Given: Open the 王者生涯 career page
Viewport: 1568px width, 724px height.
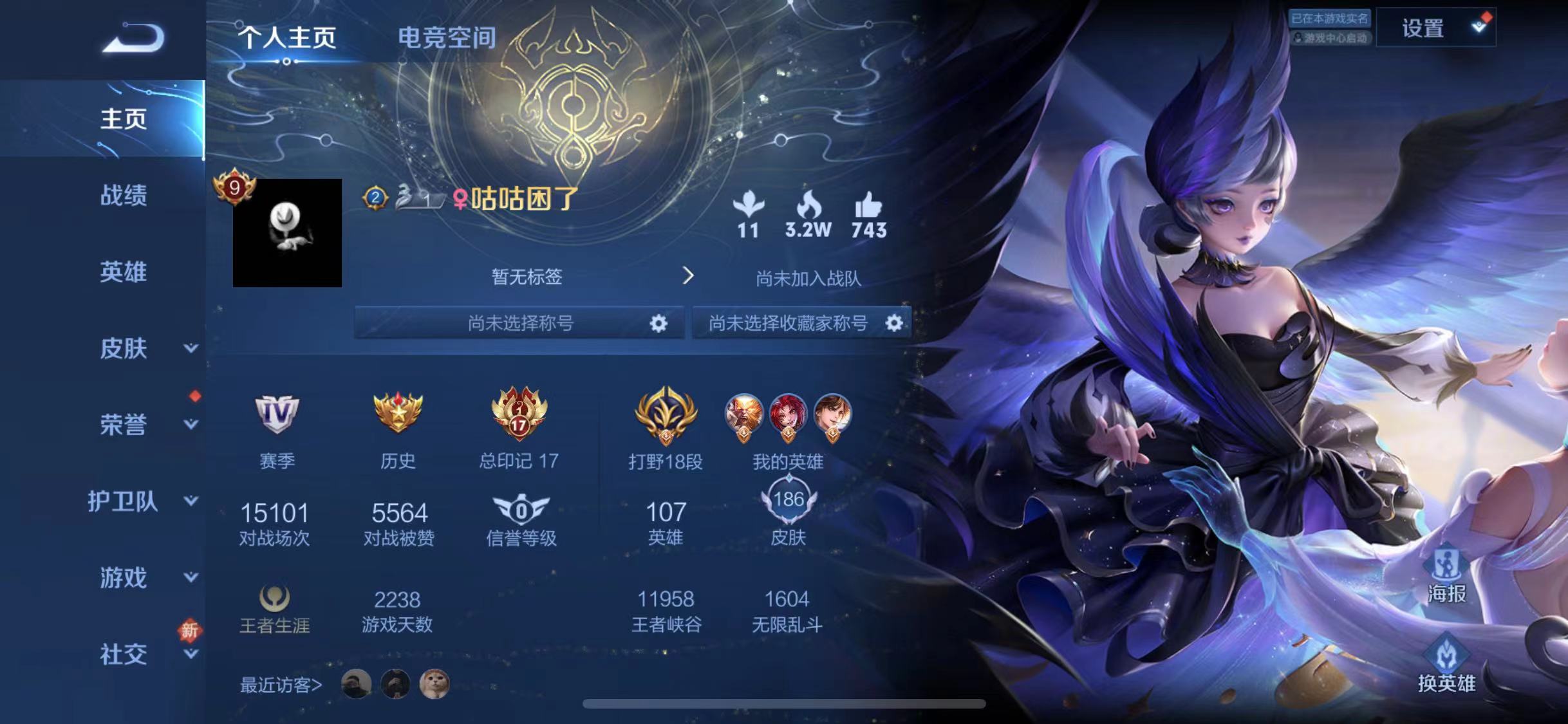Looking at the screenshot, I should click(274, 609).
